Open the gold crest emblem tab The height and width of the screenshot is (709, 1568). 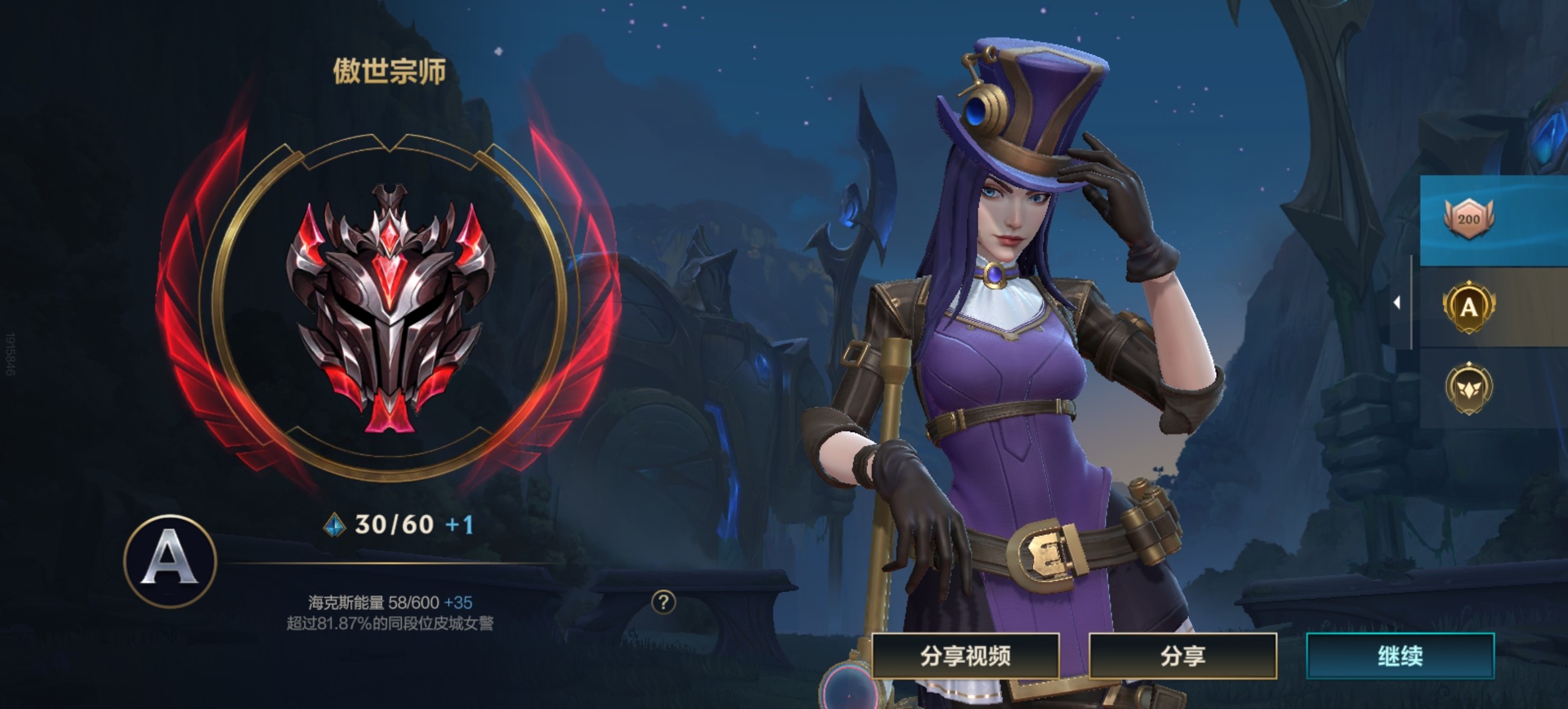(x=1469, y=389)
